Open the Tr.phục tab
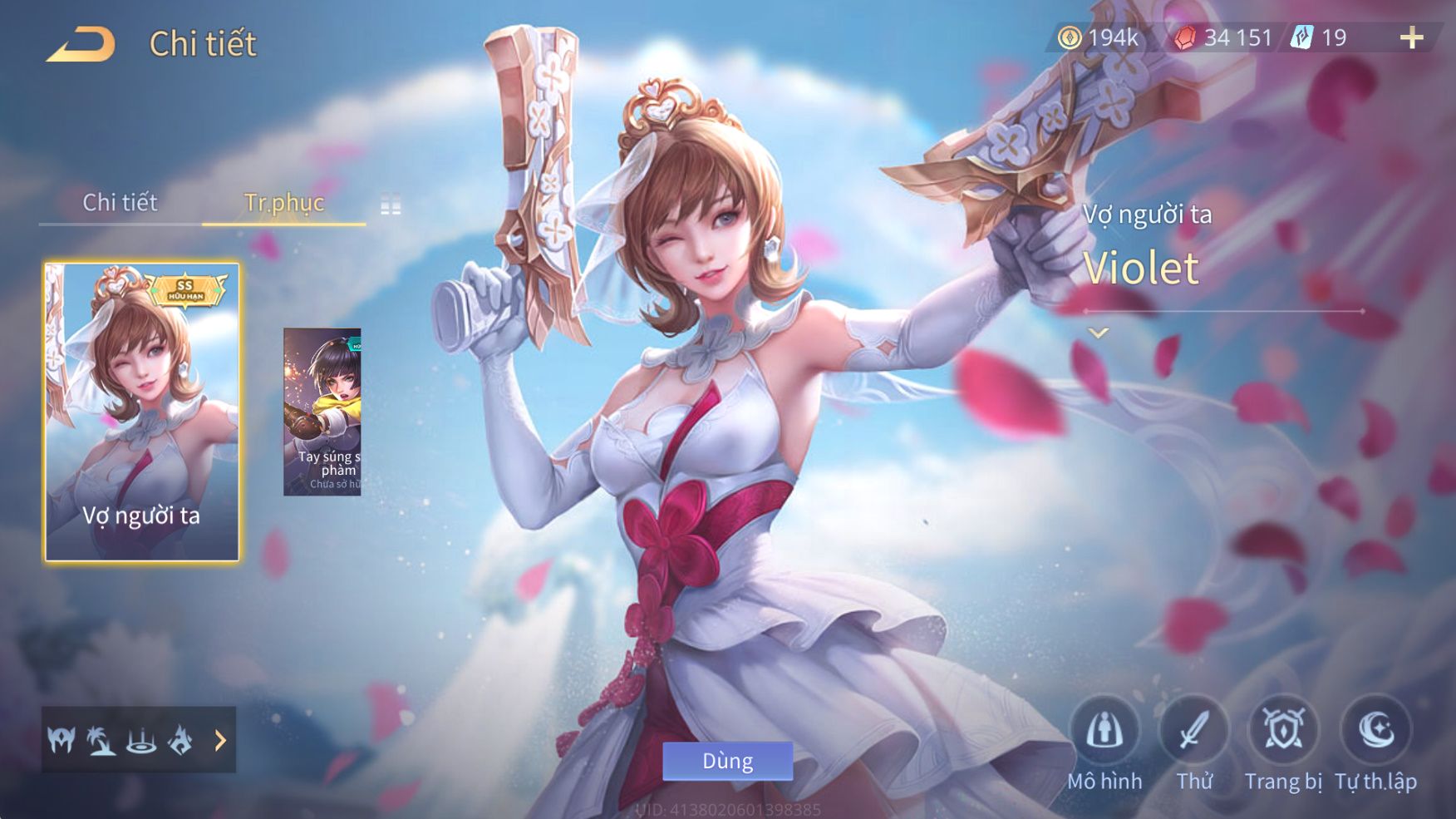This screenshot has height=819, width=1456. 283,203
